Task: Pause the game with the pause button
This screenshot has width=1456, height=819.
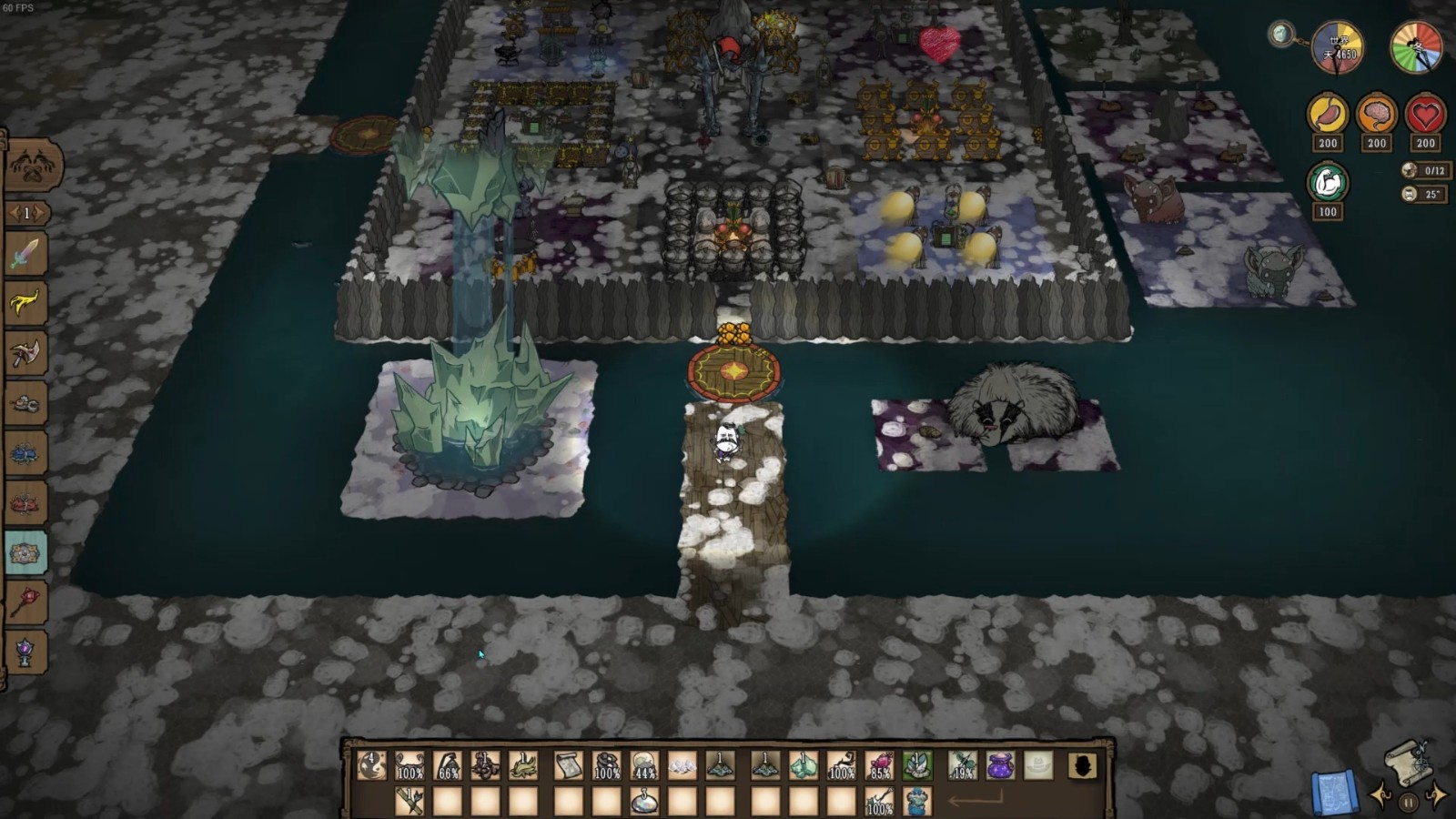Action: [1408, 803]
